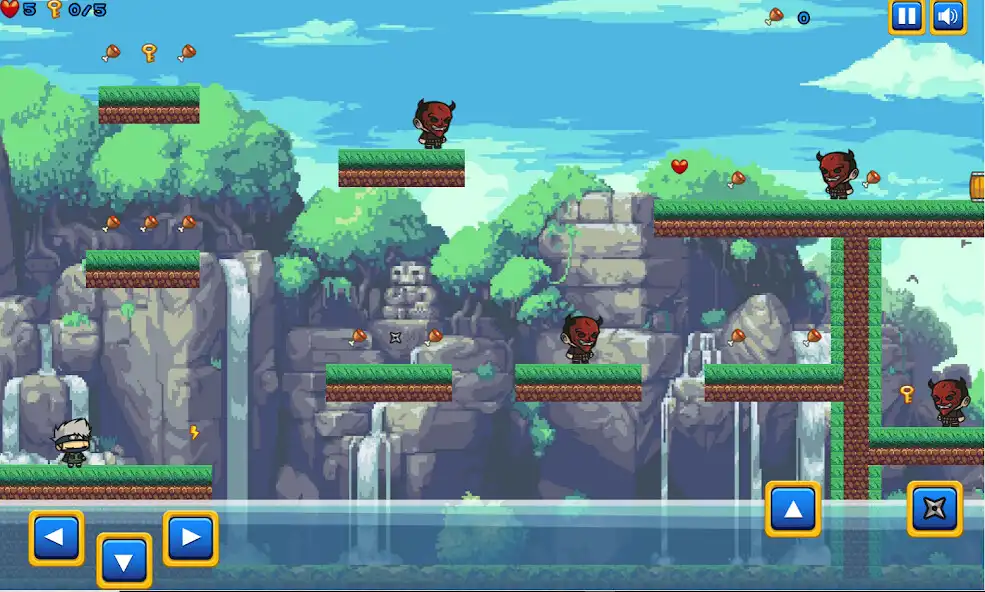The height and width of the screenshot is (592, 985).
Task: Throw a shuriken with the attack button
Action: 934,509
